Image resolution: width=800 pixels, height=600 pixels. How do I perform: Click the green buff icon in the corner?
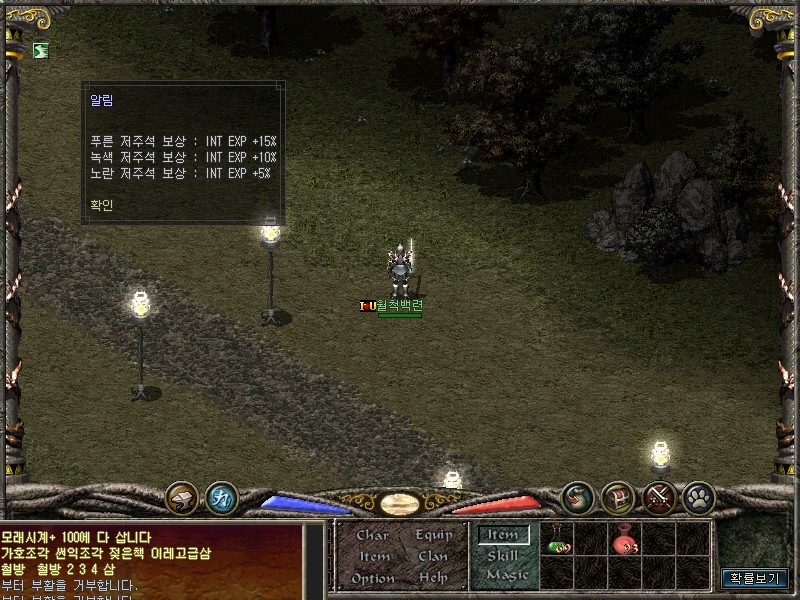pyautogui.click(x=39, y=50)
